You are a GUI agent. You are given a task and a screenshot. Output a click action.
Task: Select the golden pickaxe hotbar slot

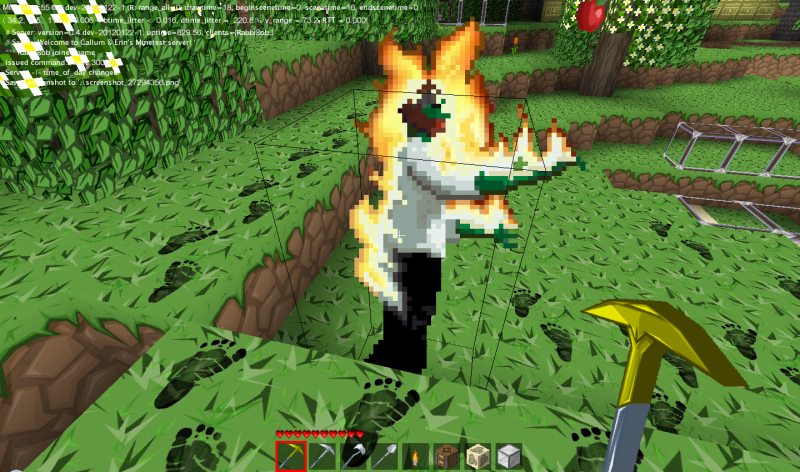pyautogui.click(x=290, y=456)
